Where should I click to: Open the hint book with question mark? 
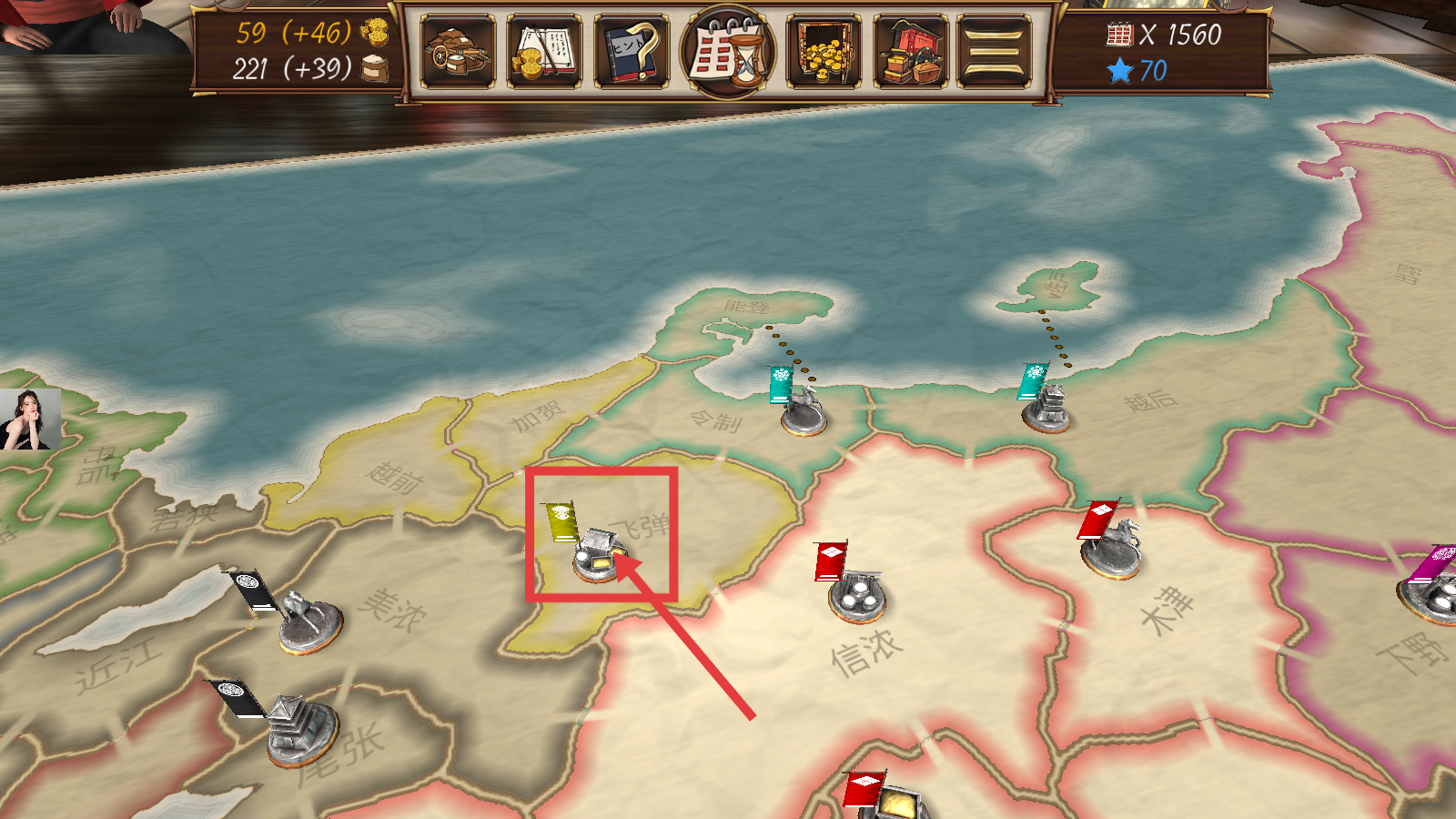632,51
